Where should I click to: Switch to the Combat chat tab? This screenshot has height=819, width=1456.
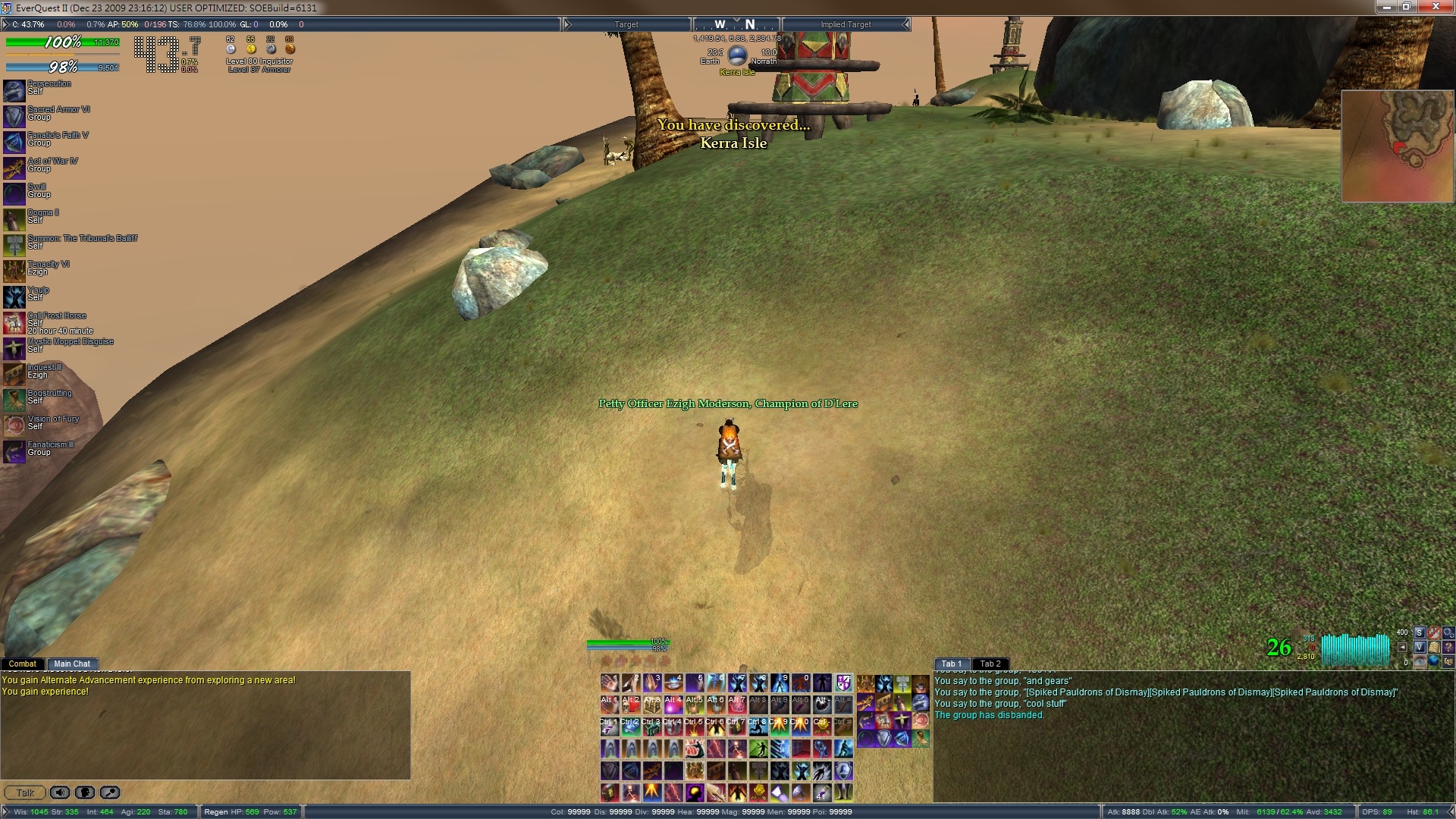(x=23, y=664)
